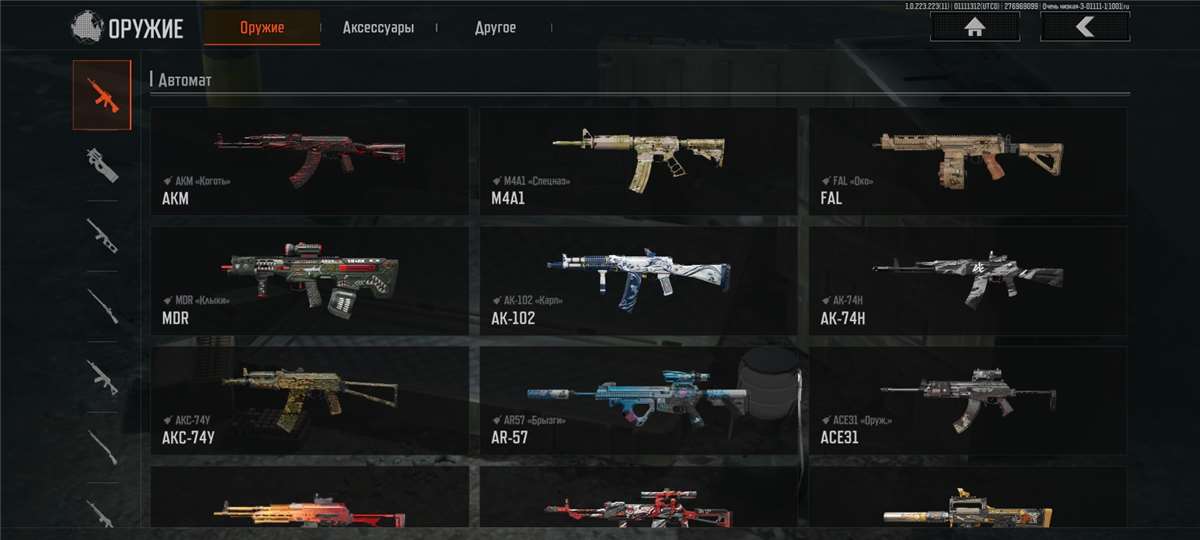Open the Аксессуары tab

[x=378, y=28]
